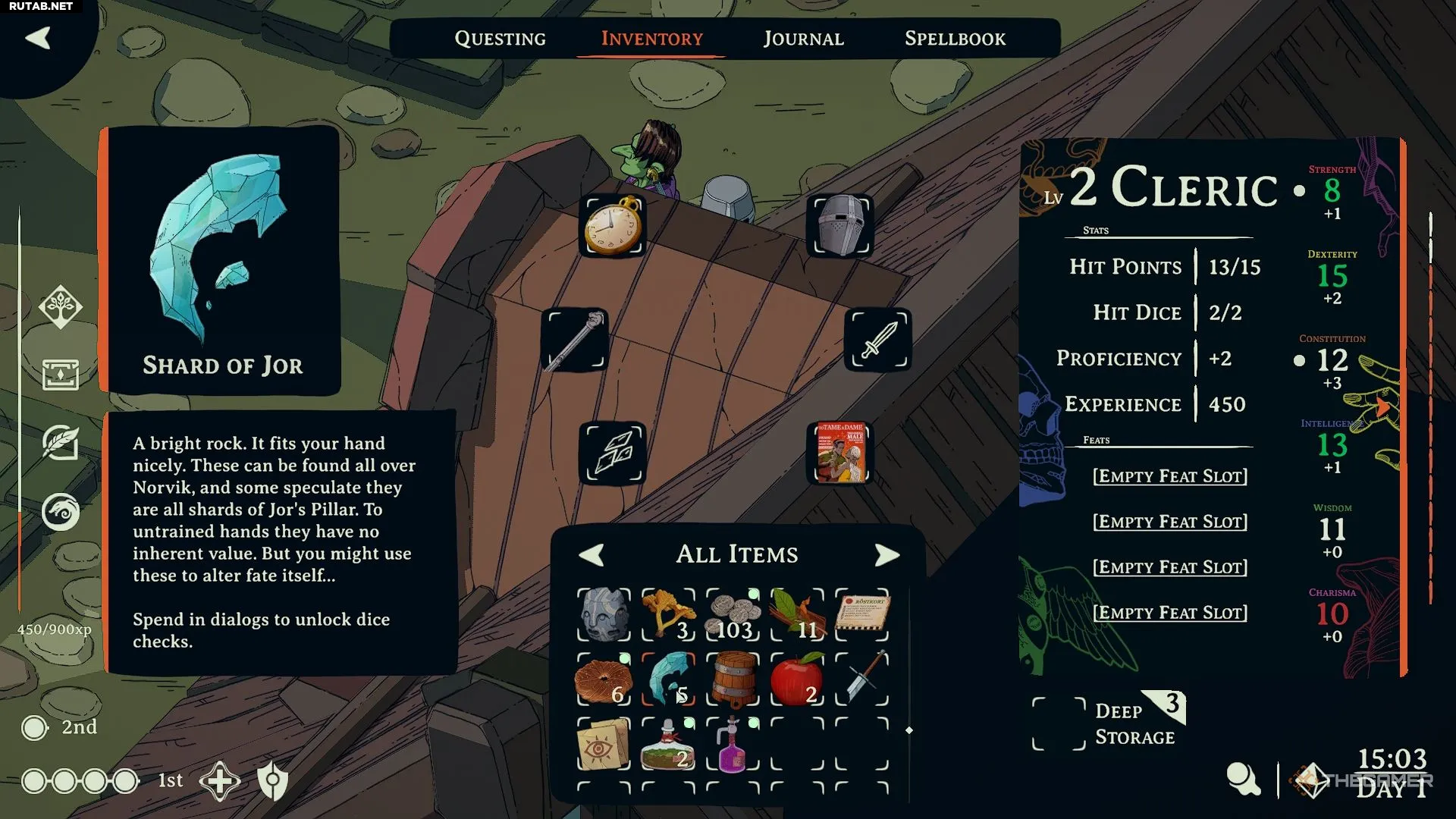The width and height of the screenshot is (1456, 819).
Task: Go back with the top-left arrow
Action: (38, 38)
